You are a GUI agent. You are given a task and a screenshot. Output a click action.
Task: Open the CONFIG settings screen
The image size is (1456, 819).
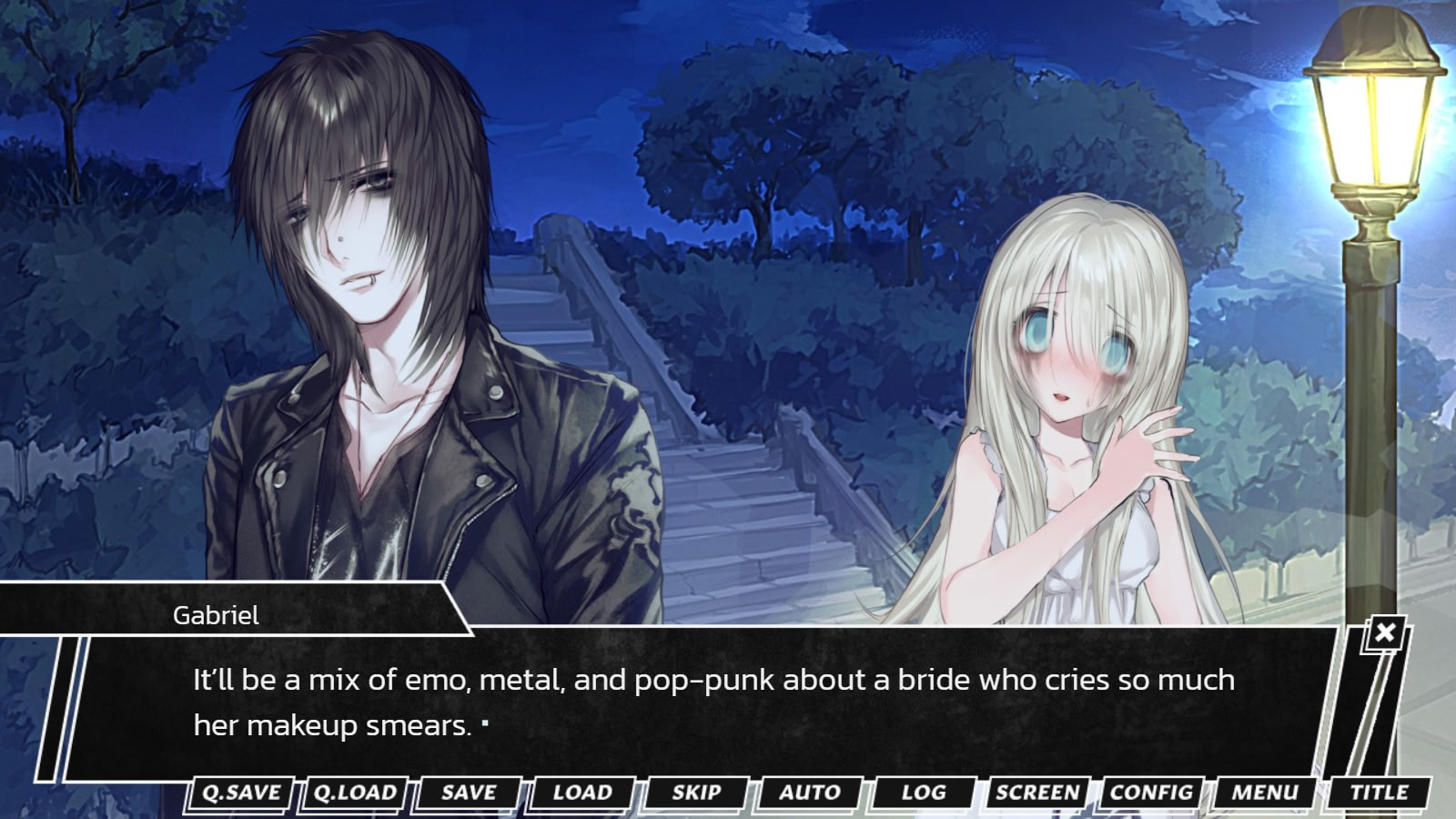click(1150, 793)
